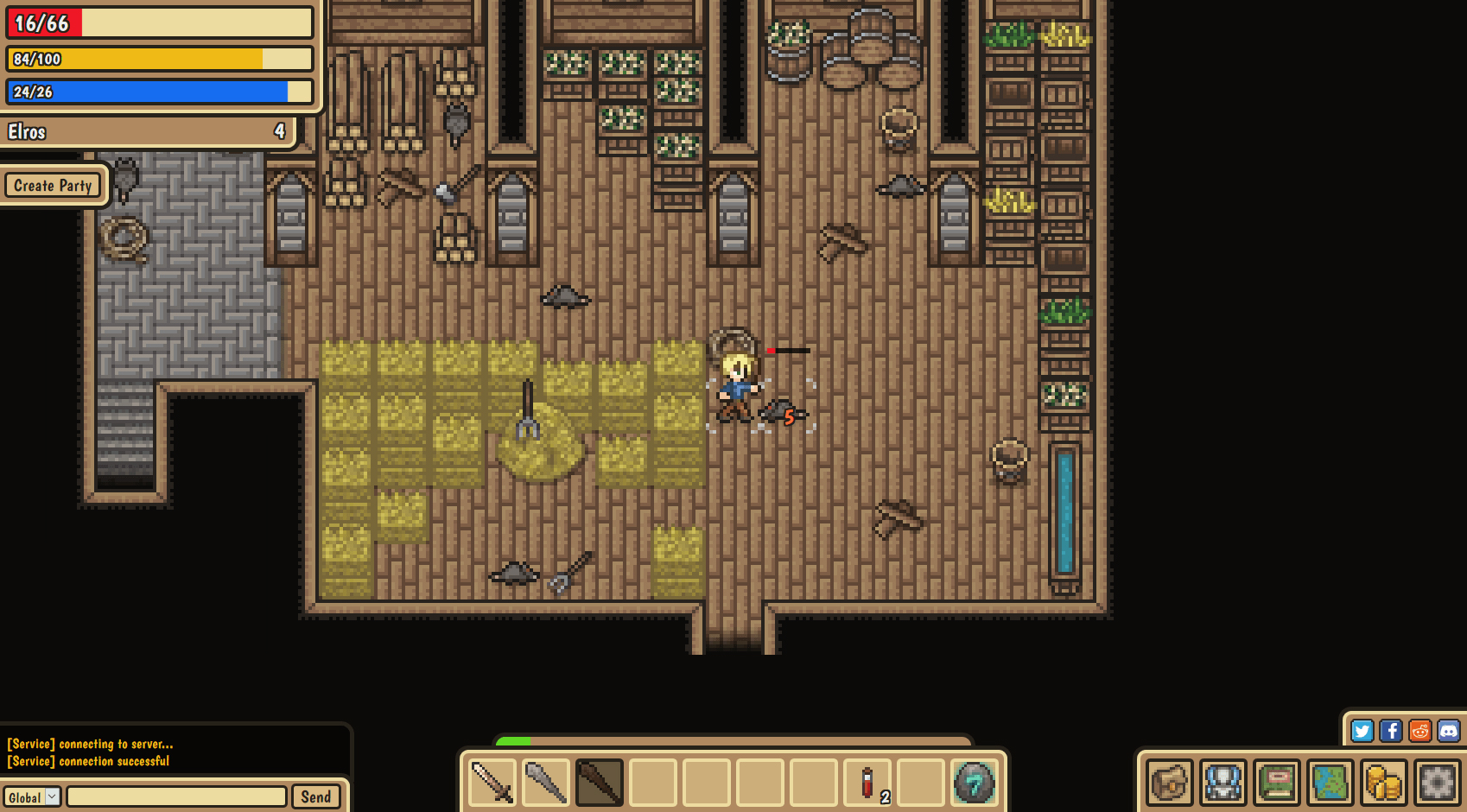Image resolution: width=1467 pixels, height=812 pixels.
Task: Use the red health potion
Action: pyautogui.click(x=867, y=783)
